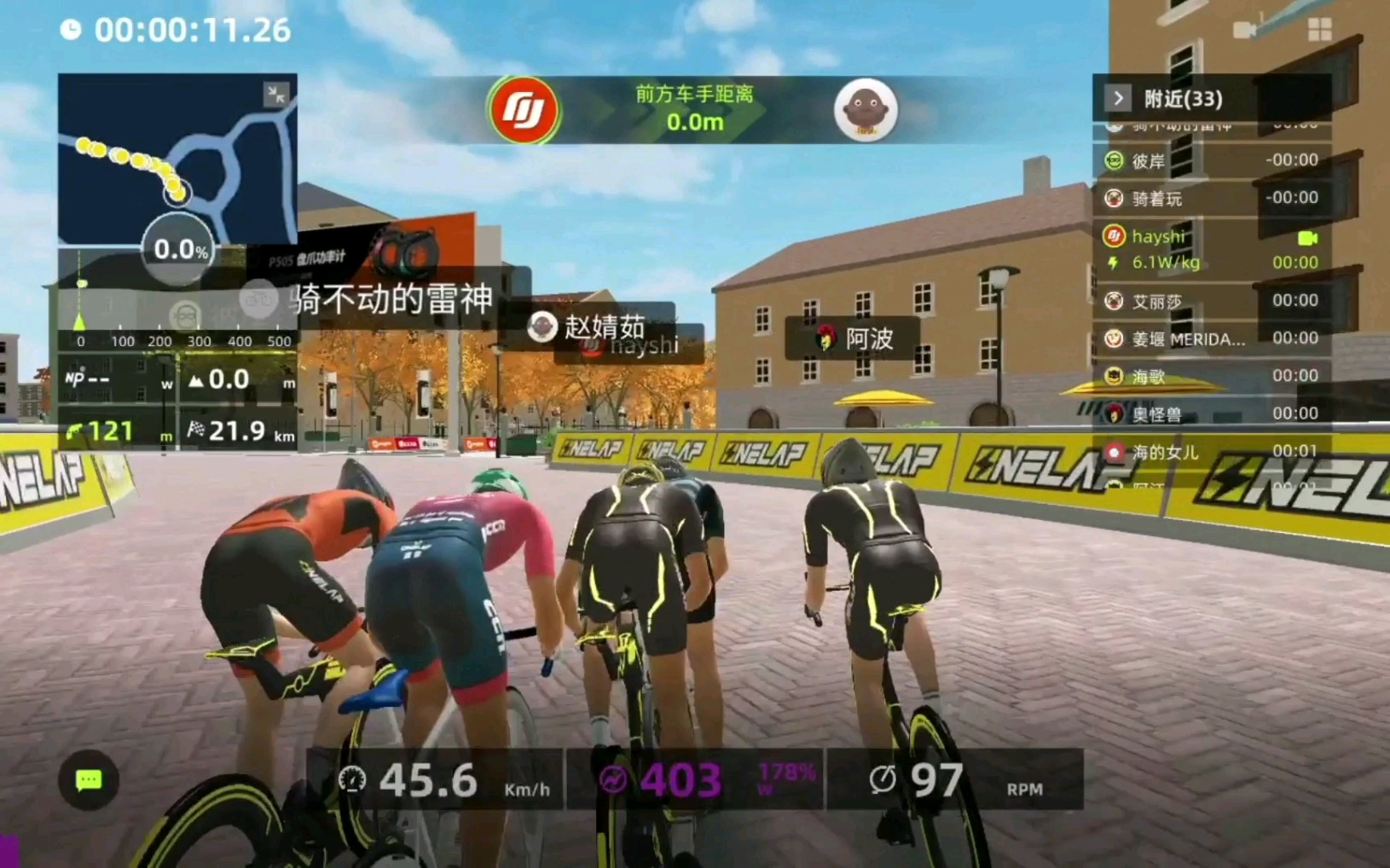Choose rider 海的女儿 from the nearby list
Screen dimensions: 1390x868
coord(1211,451)
